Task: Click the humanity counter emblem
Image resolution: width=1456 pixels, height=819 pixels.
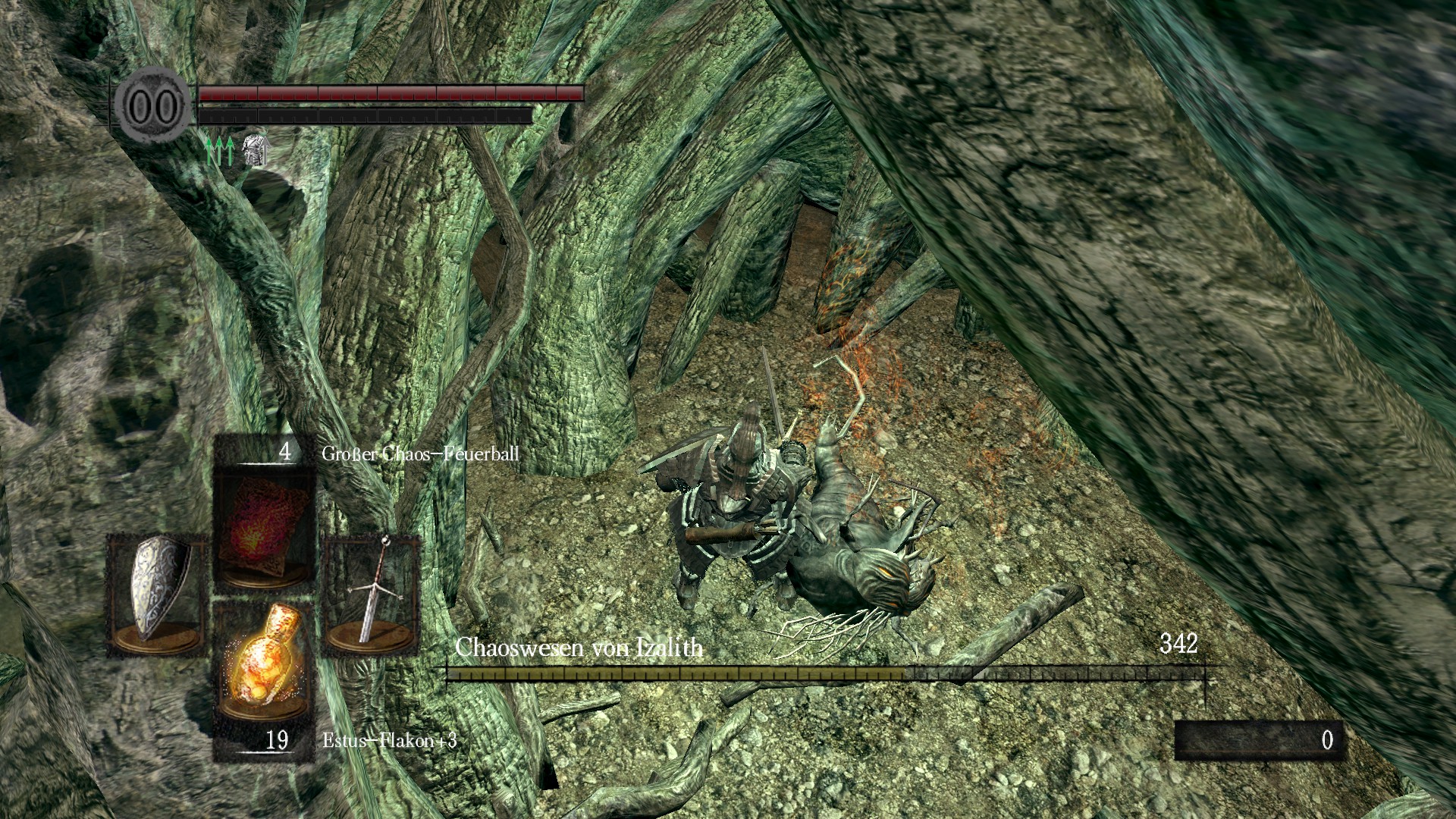Action: pyautogui.click(x=153, y=106)
